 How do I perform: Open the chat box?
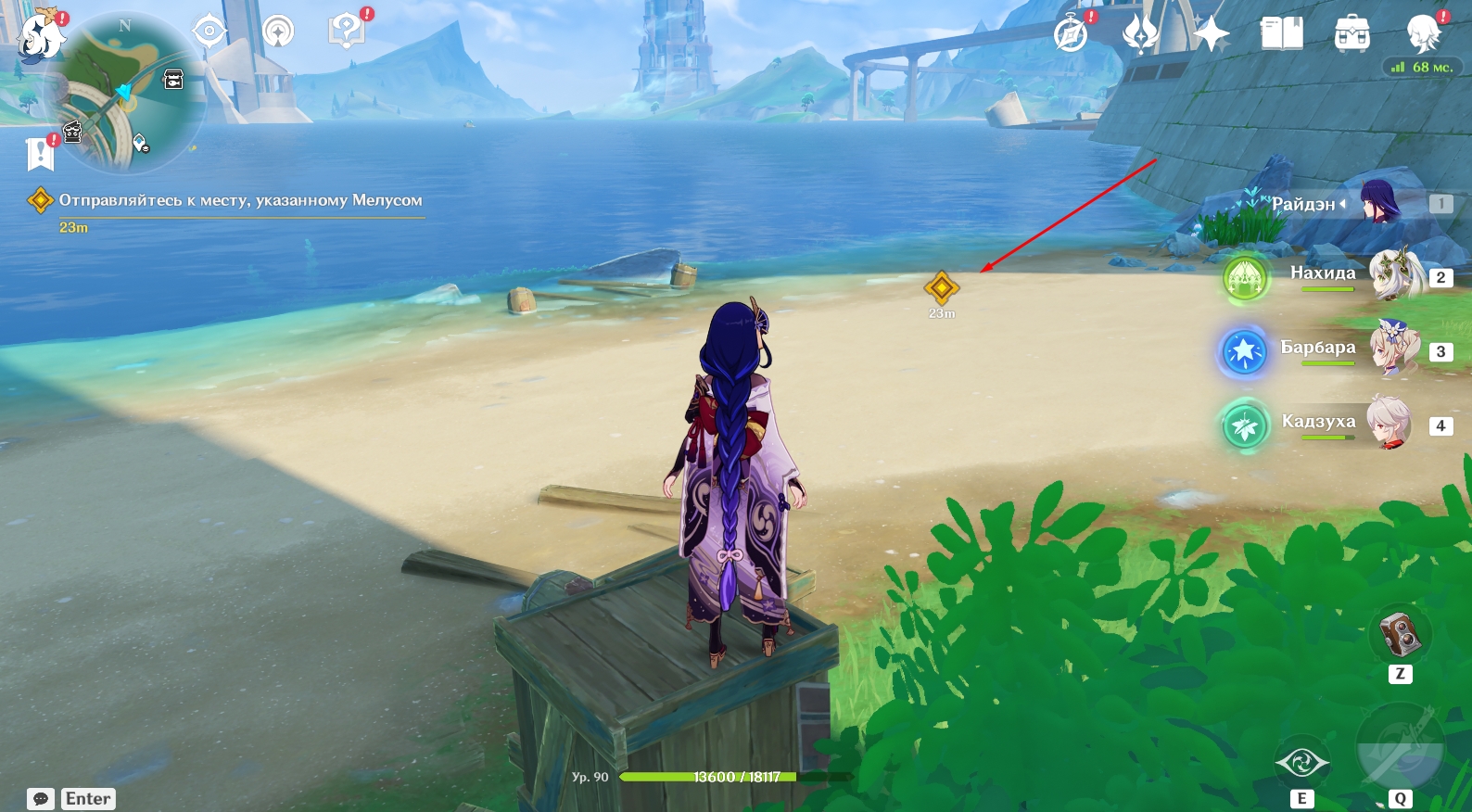coord(41,799)
